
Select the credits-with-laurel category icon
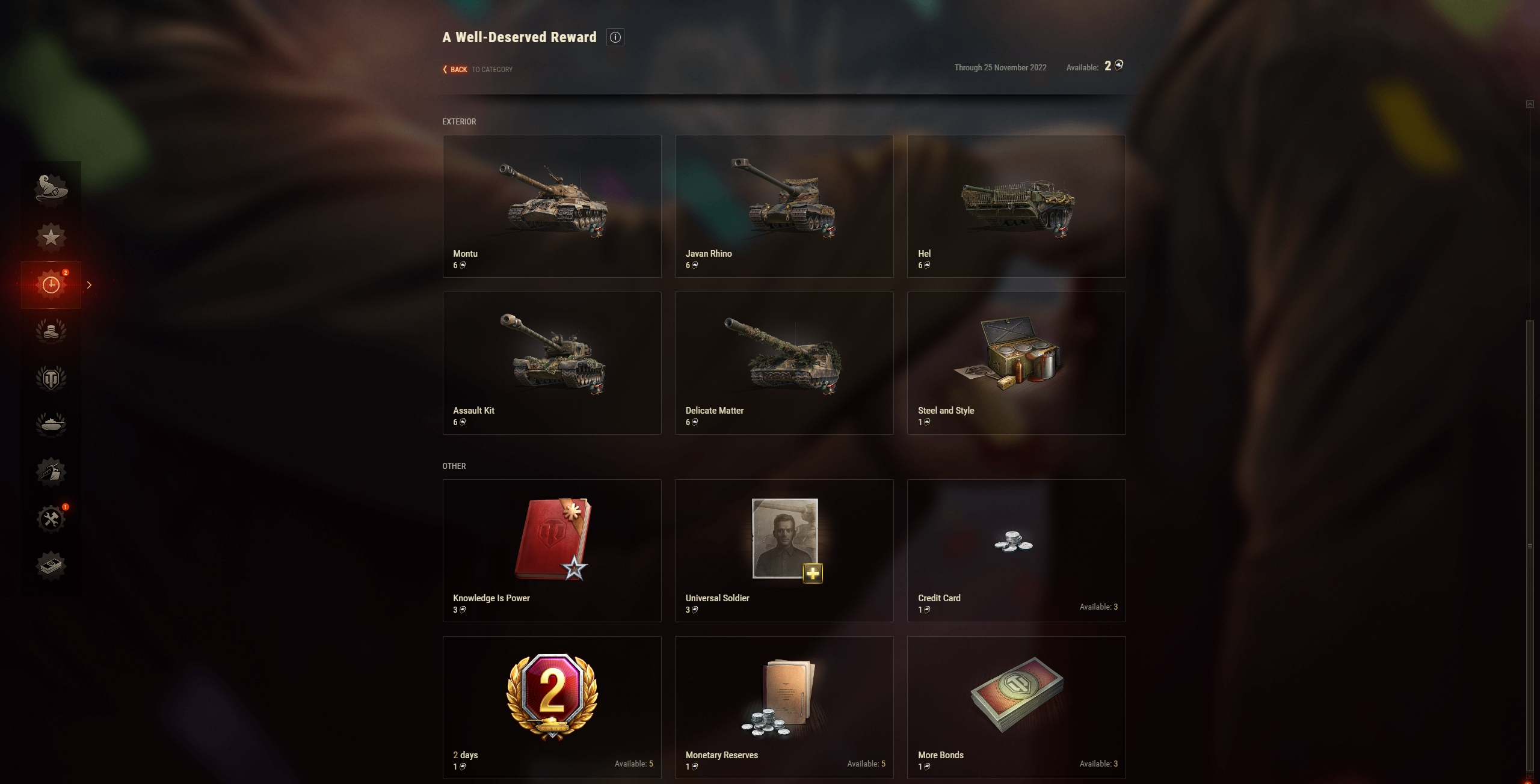point(51,331)
